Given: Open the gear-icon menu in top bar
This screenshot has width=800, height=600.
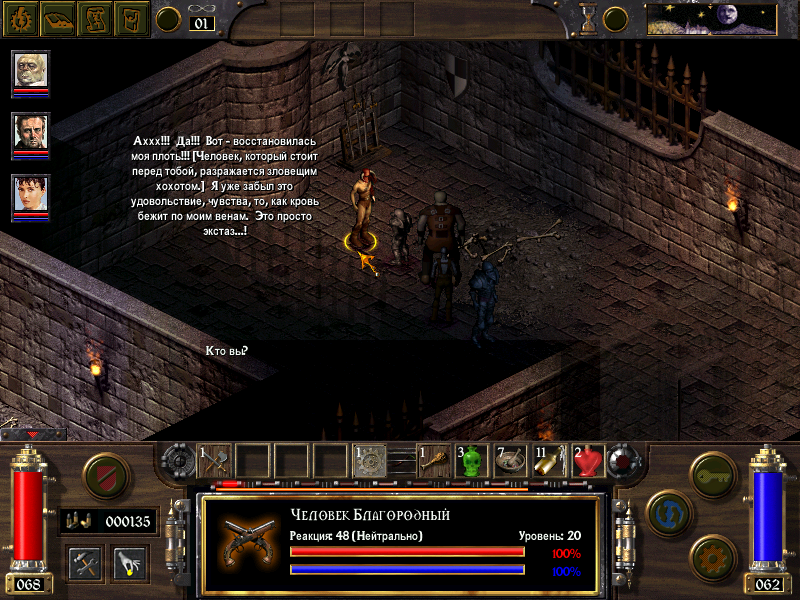Looking at the screenshot, I should coord(21,18).
